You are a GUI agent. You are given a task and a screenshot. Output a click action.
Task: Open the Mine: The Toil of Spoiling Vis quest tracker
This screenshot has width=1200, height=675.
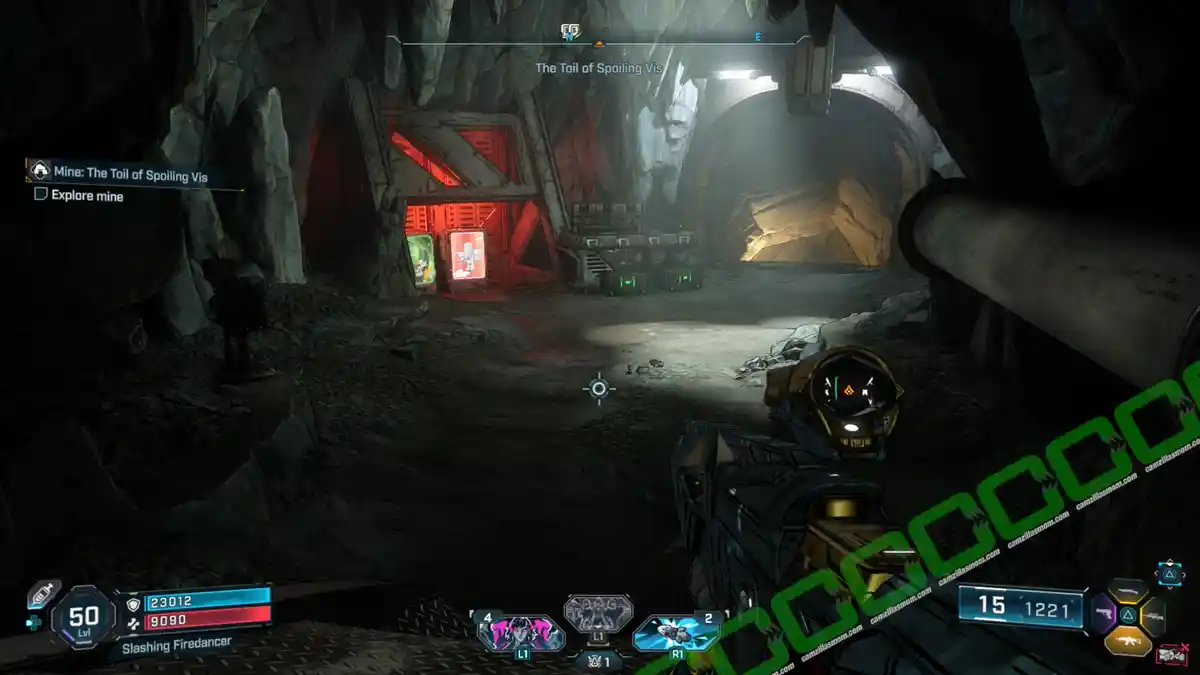(x=130, y=172)
